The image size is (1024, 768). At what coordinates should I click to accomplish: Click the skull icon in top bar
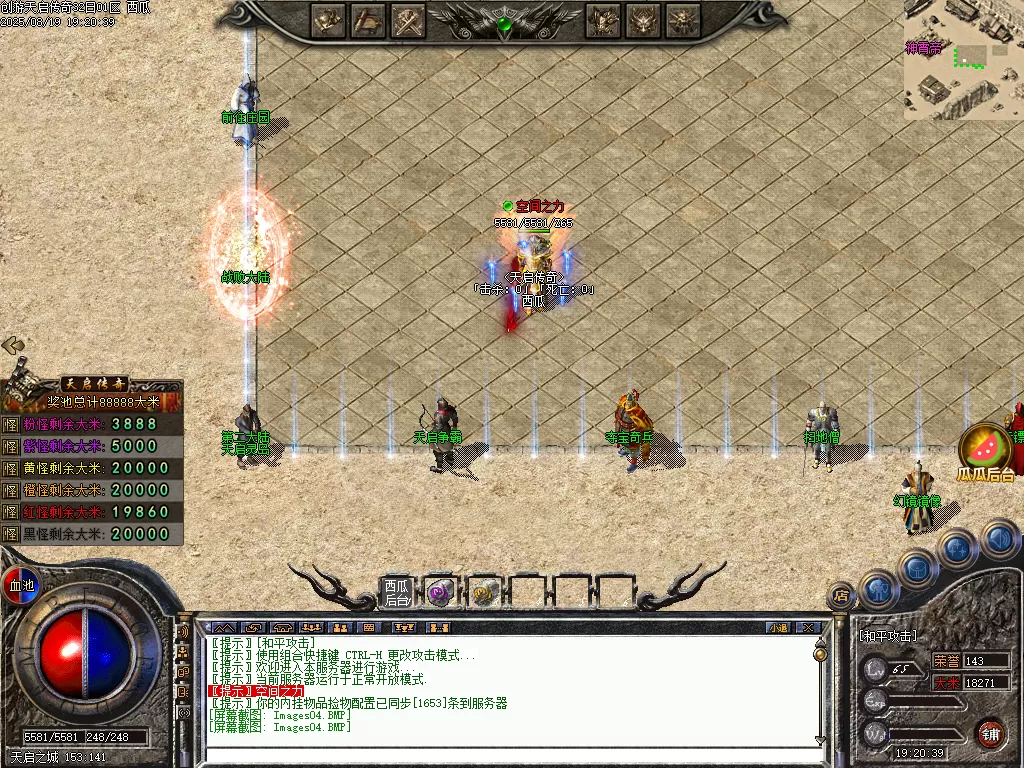pyautogui.click(x=684, y=20)
